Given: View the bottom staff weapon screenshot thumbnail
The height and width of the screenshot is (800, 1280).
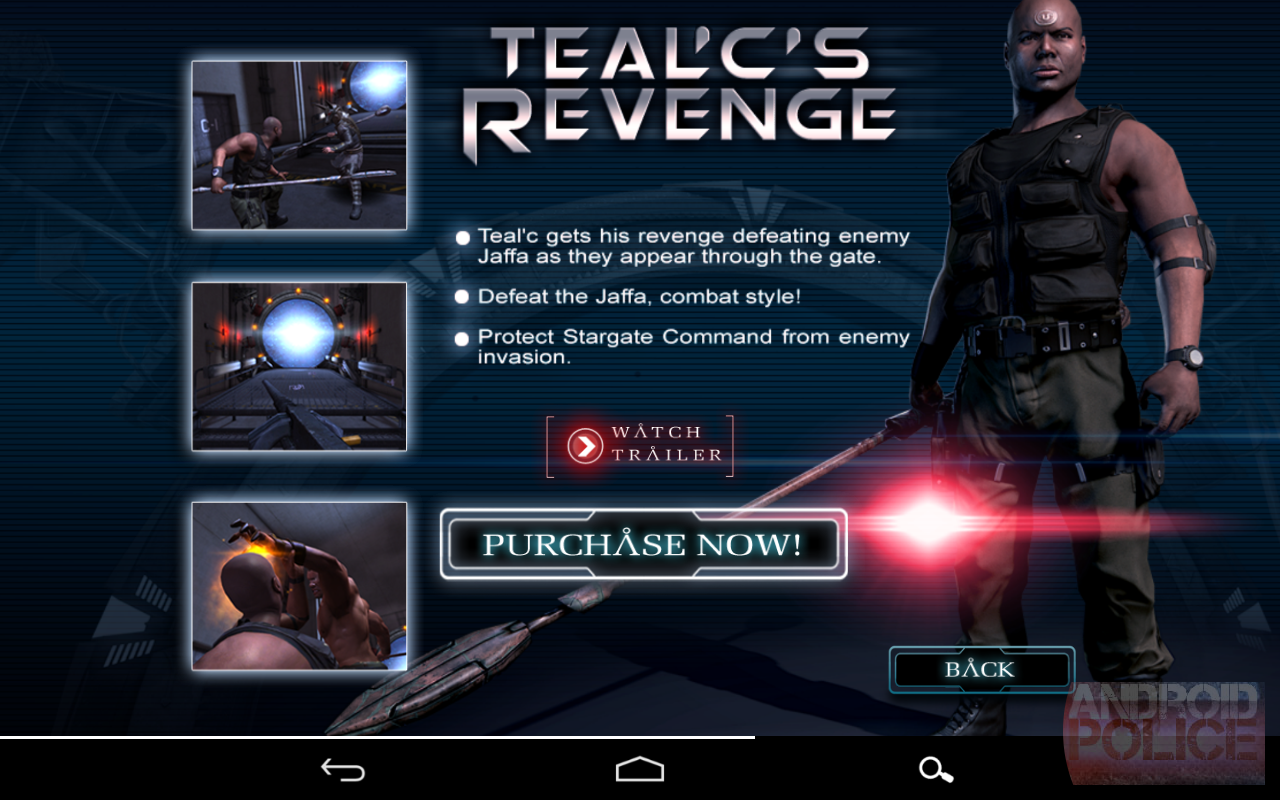Looking at the screenshot, I should (299, 584).
